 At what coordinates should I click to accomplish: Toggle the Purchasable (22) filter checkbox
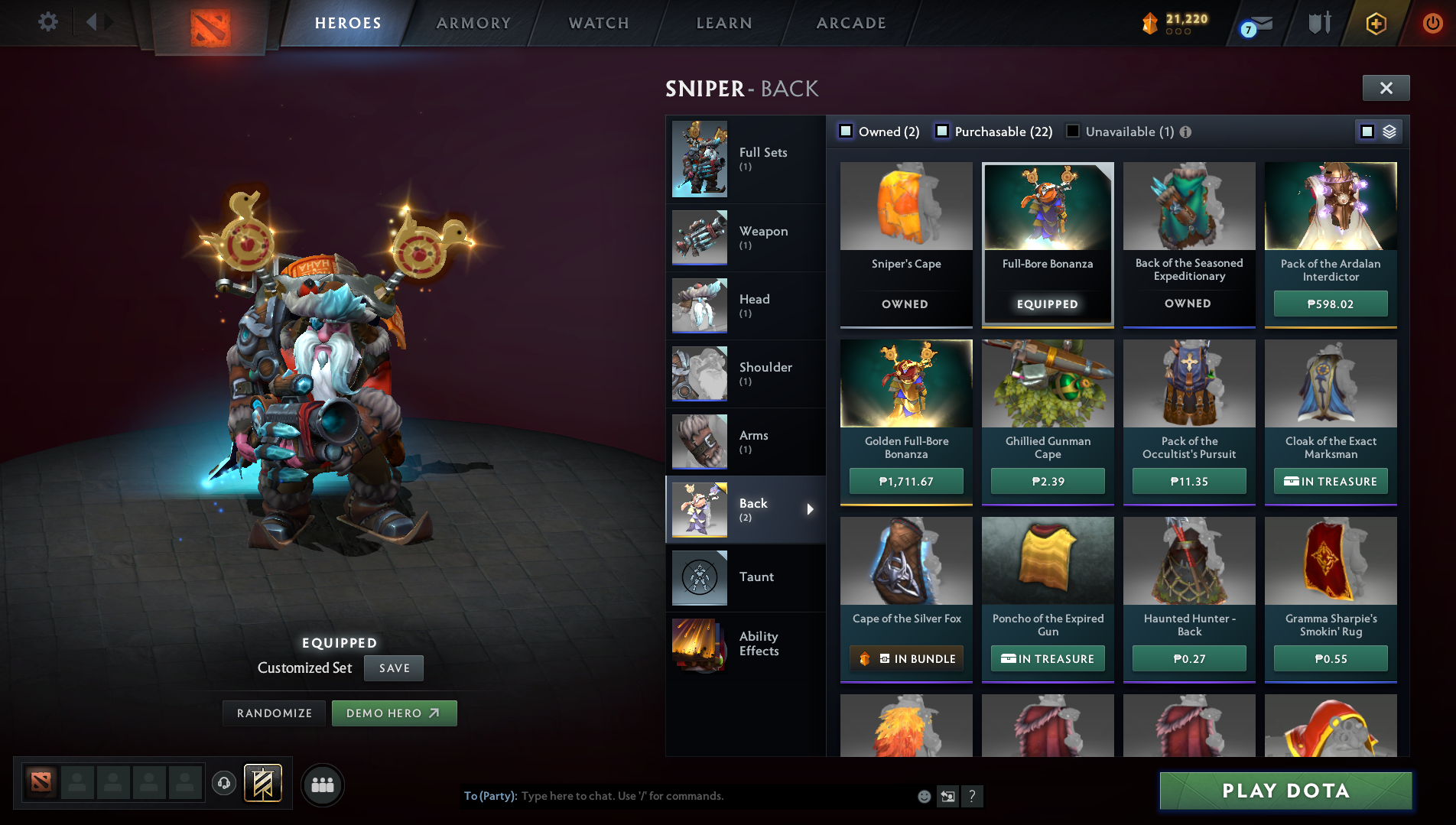942,132
